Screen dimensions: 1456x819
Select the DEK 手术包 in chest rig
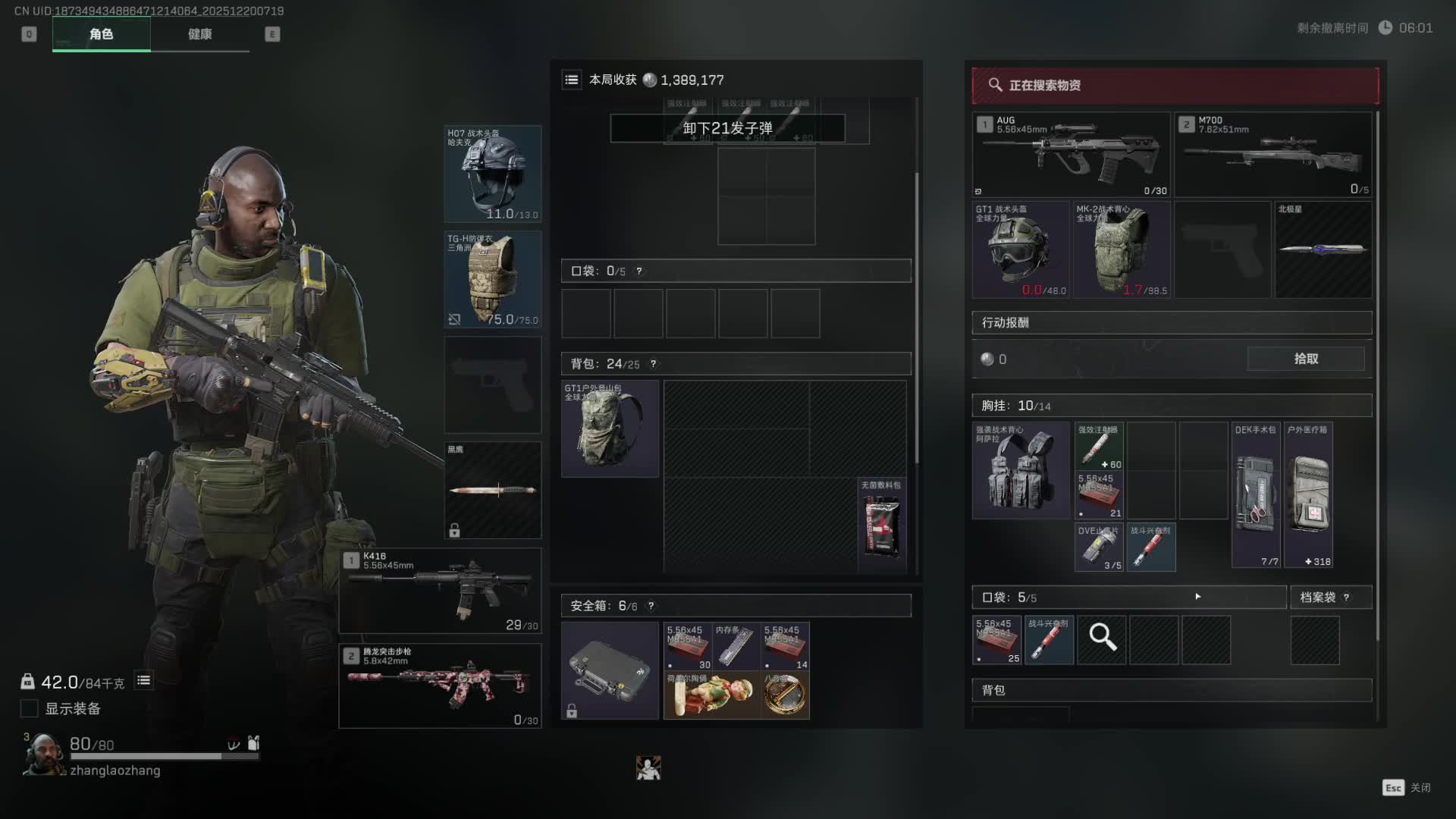(1256, 494)
